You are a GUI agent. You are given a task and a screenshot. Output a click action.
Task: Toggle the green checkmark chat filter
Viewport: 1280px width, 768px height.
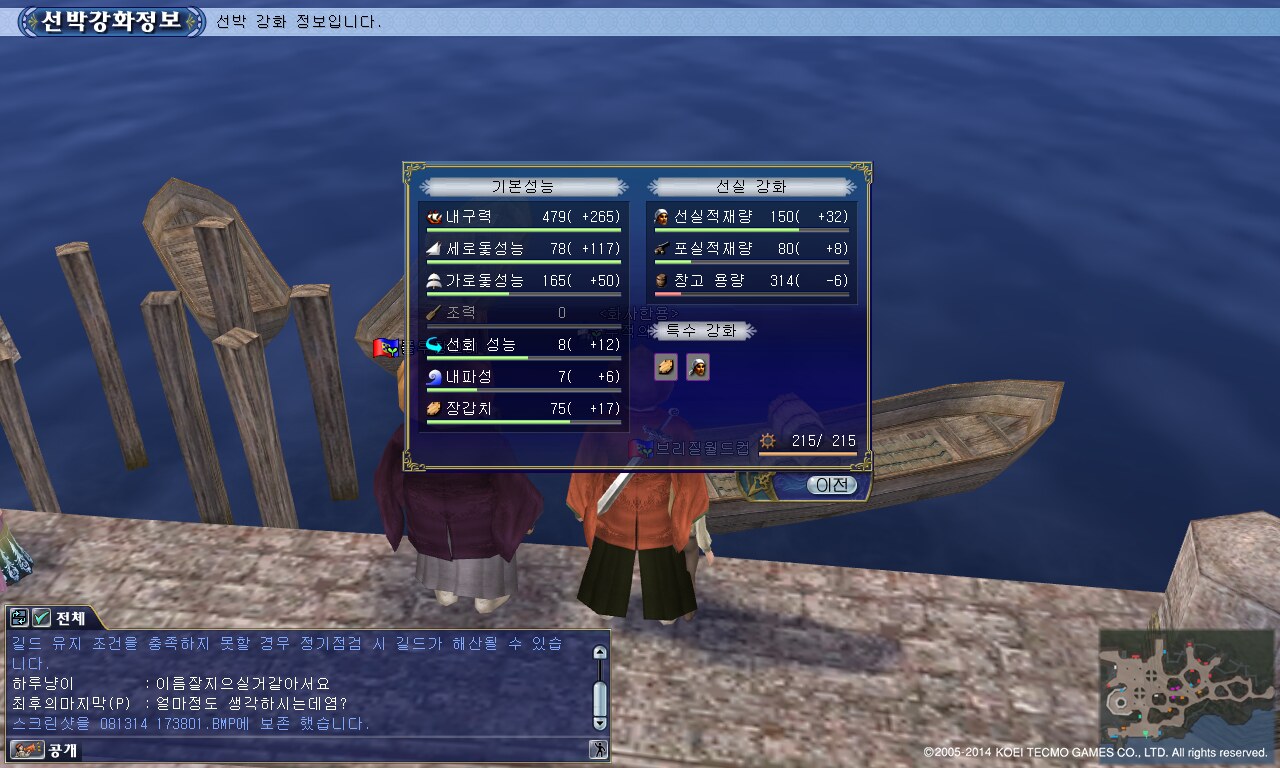(41, 618)
